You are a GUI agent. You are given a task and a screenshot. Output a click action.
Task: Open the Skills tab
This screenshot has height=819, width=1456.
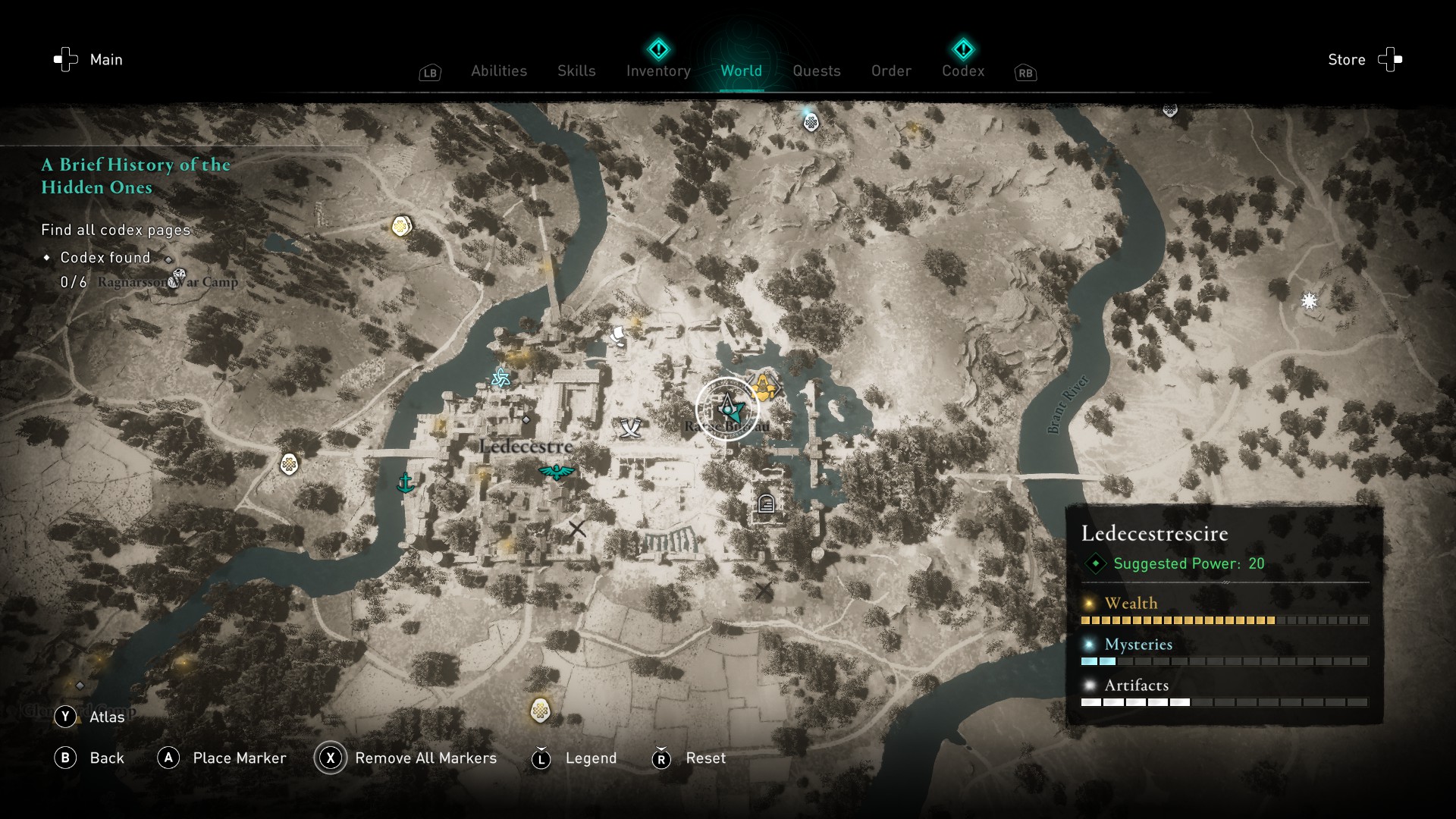pos(576,71)
